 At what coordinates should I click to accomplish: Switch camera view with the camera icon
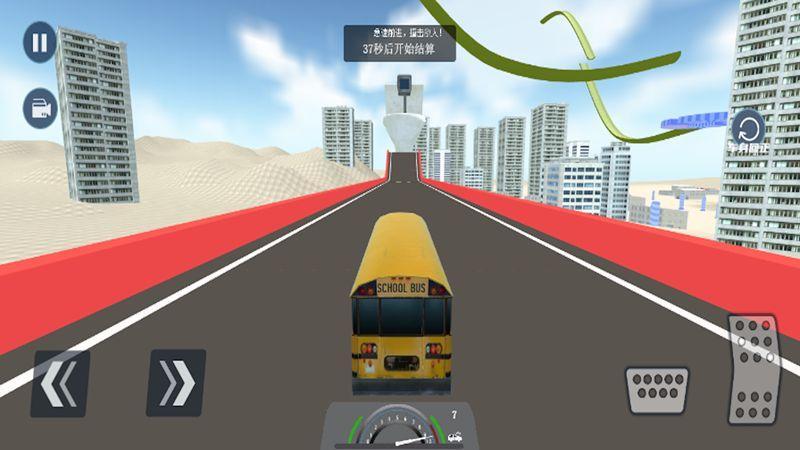tap(41, 108)
